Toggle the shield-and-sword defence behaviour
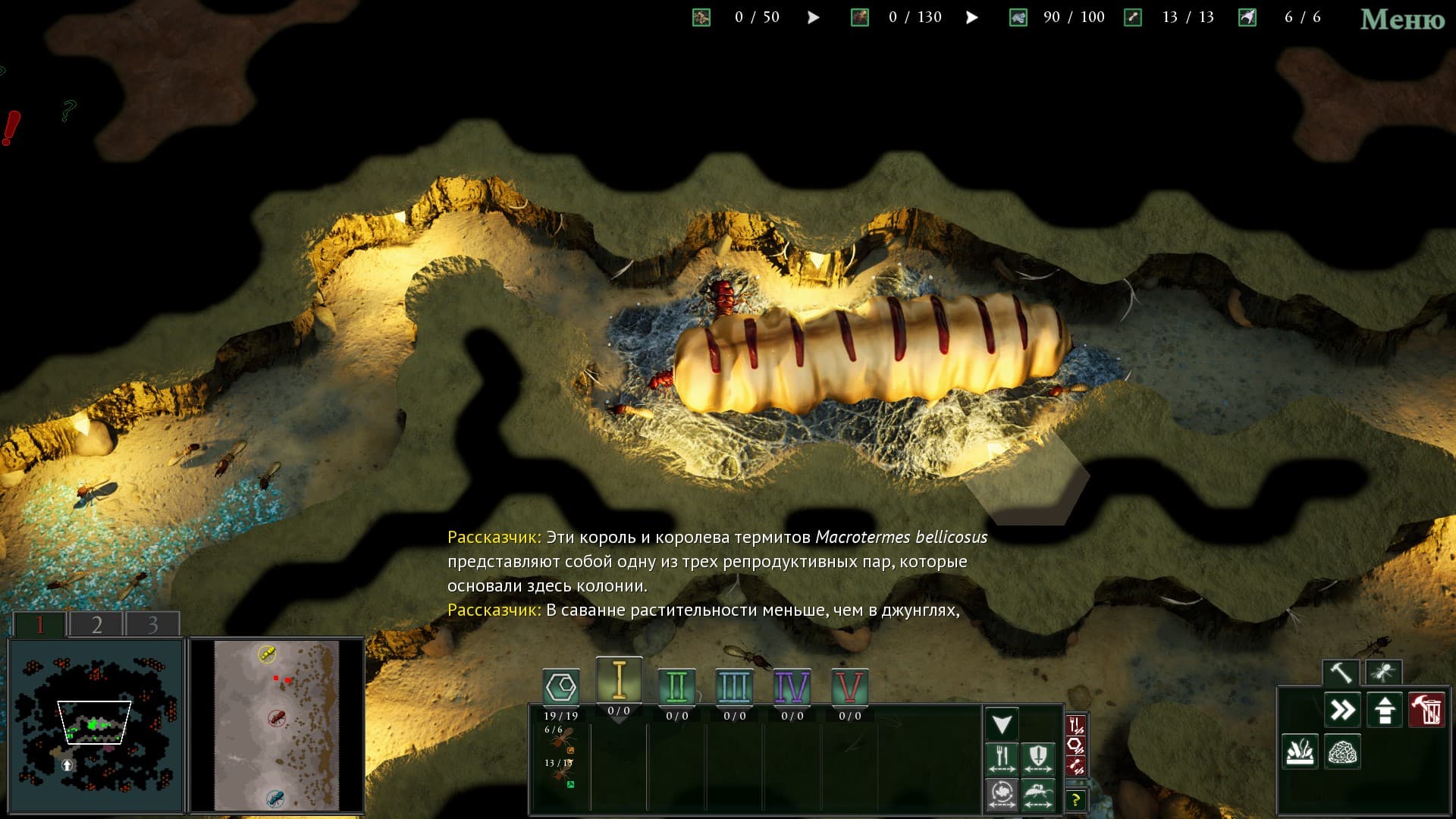 click(1037, 758)
